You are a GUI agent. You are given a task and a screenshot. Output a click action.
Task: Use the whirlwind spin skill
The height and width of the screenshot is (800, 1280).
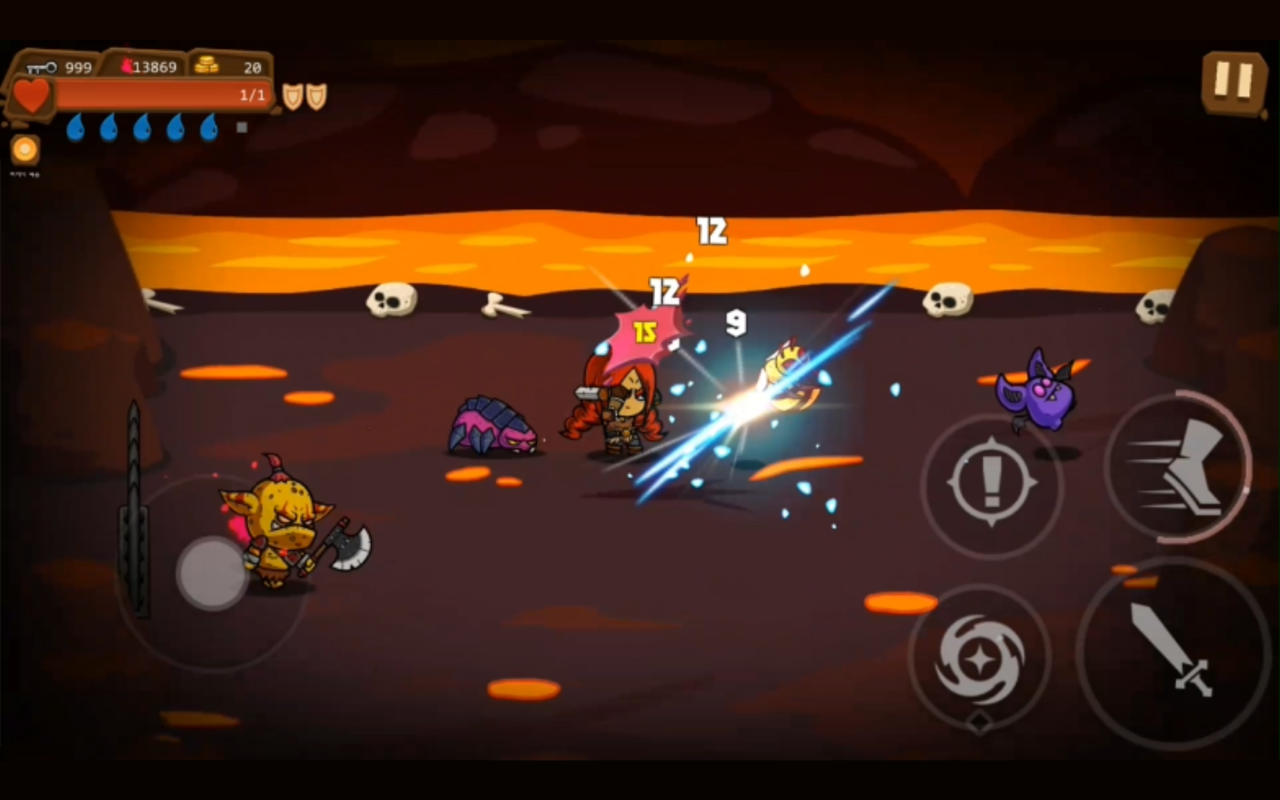coord(980,660)
